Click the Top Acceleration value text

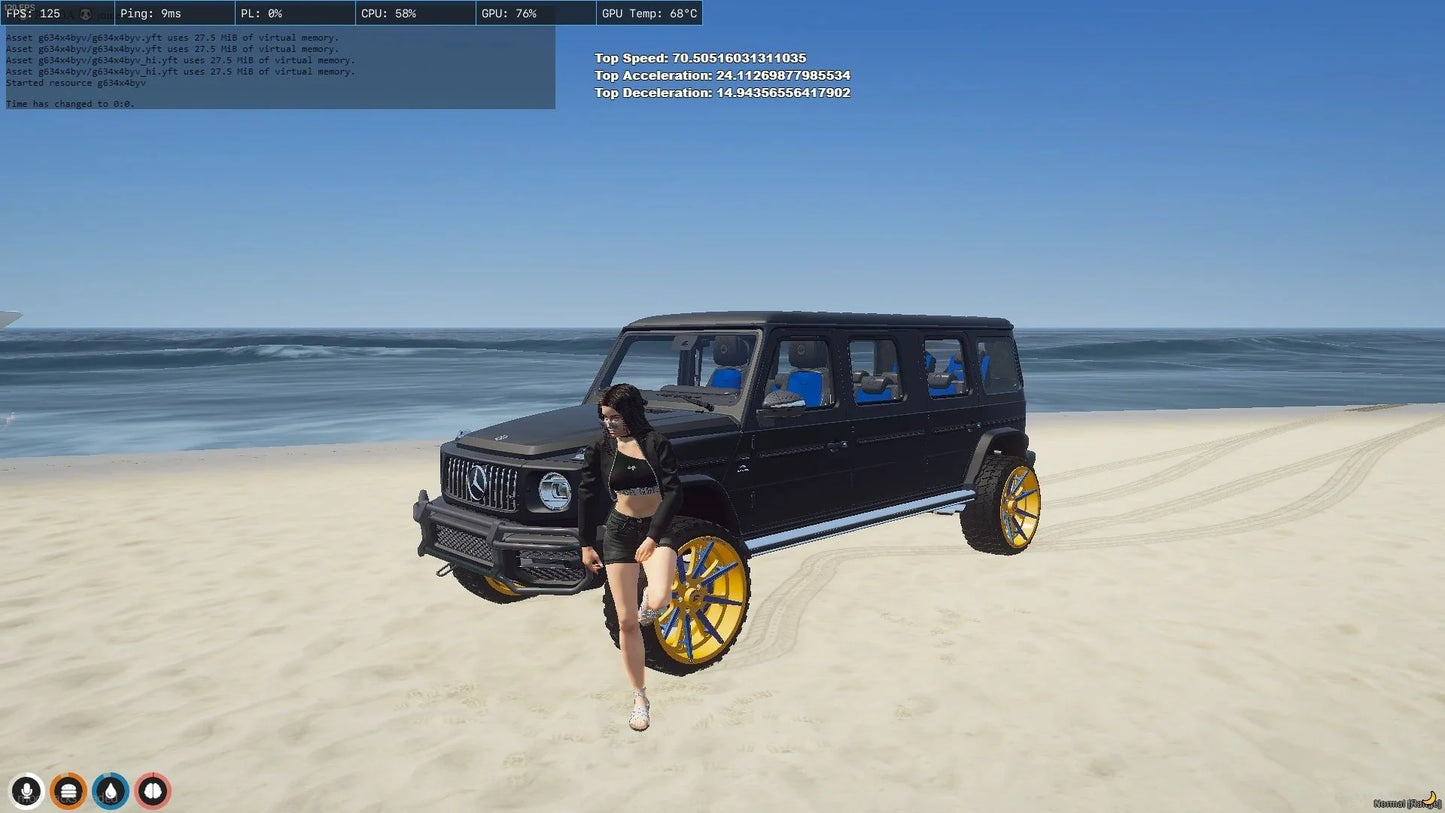(x=723, y=75)
